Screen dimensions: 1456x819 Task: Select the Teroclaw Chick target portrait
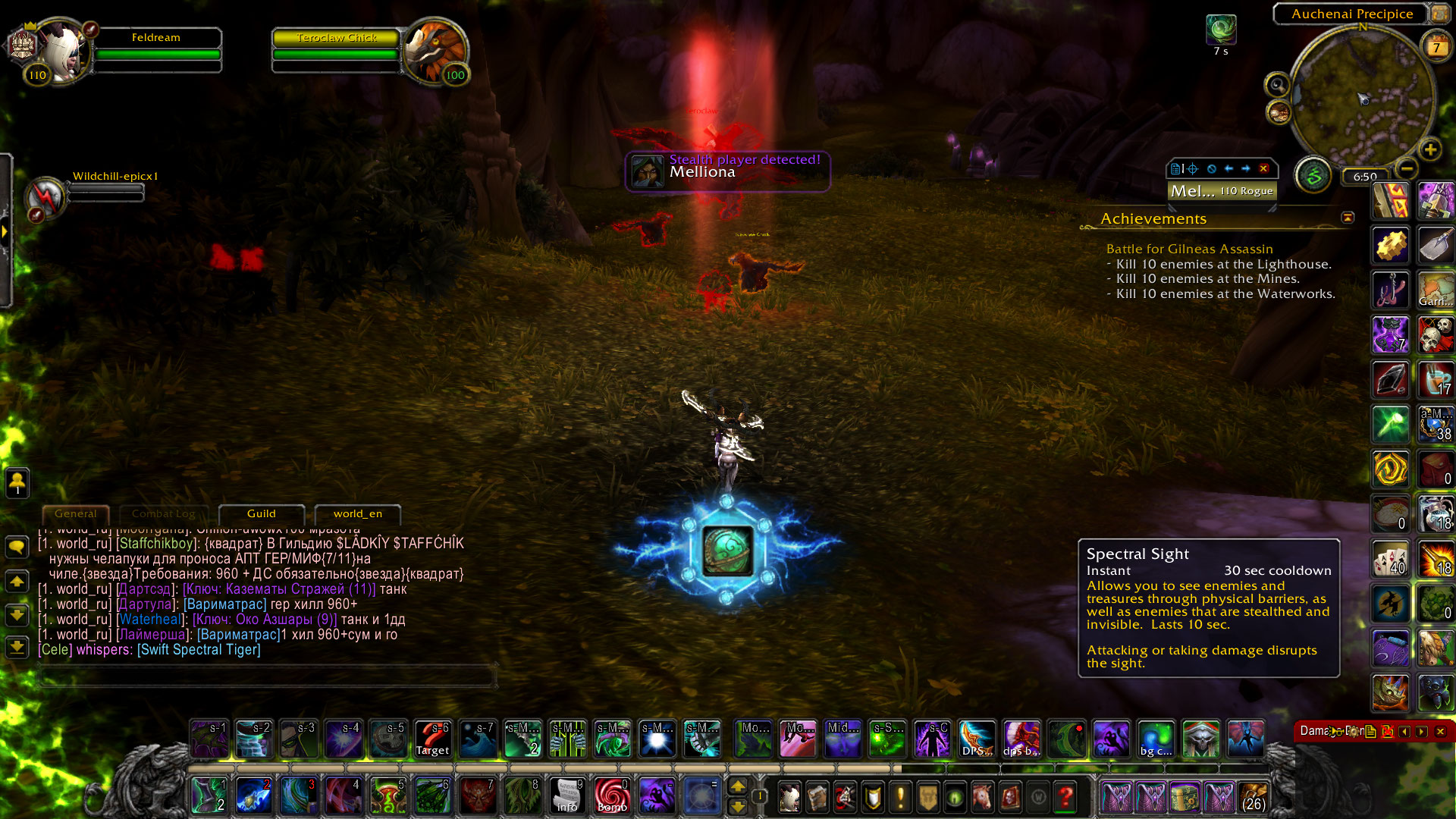[x=434, y=52]
